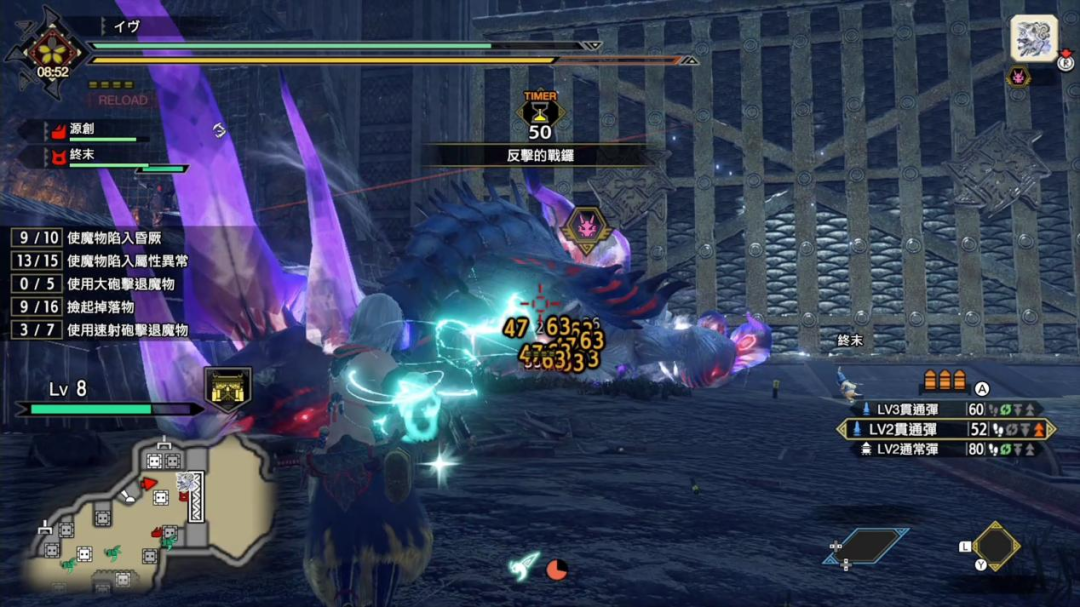
Task: Switch to LV2通常彈 ammo
Action: (x=945, y=449)
